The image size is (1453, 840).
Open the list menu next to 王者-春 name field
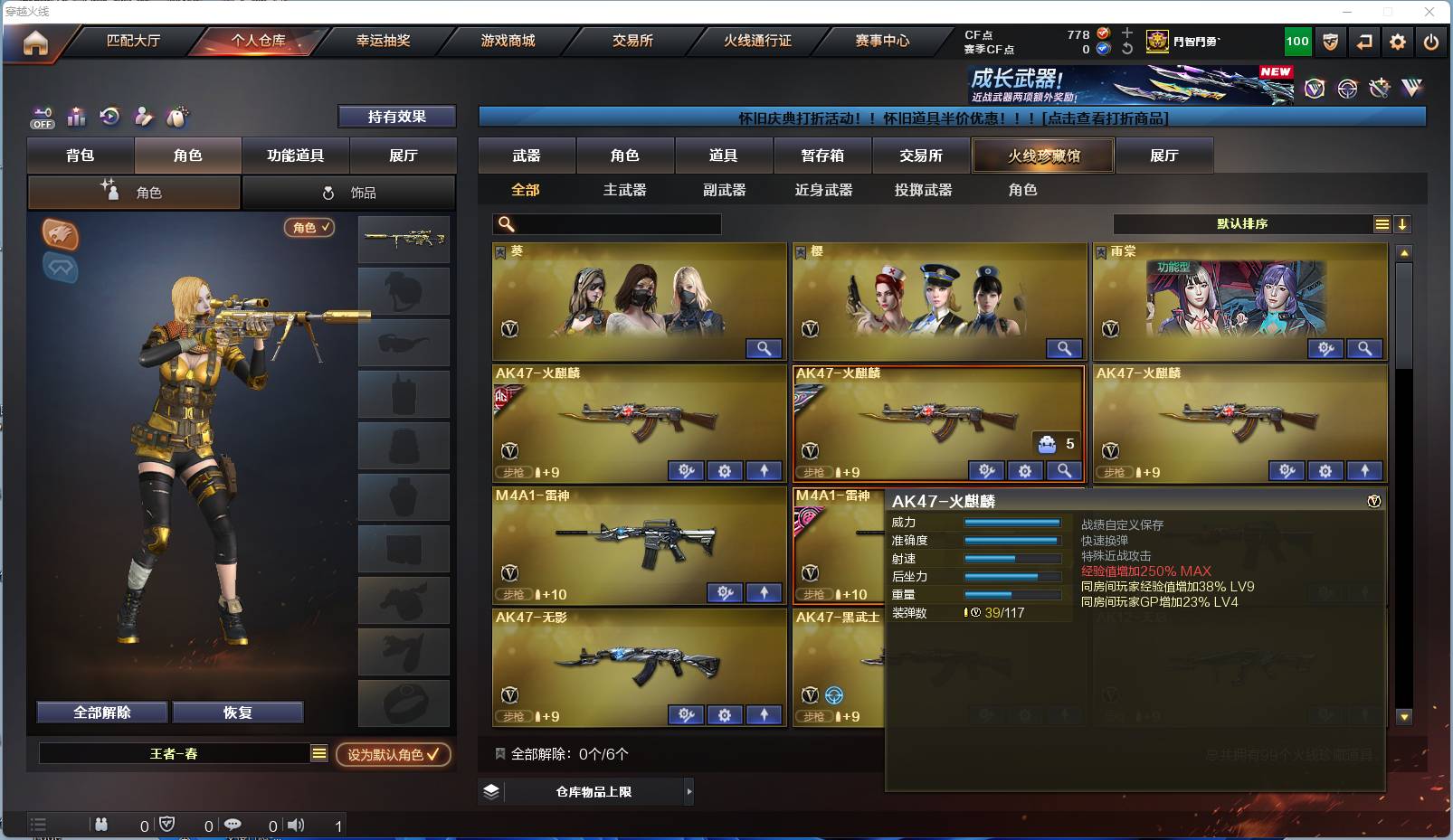coord(318,751)
